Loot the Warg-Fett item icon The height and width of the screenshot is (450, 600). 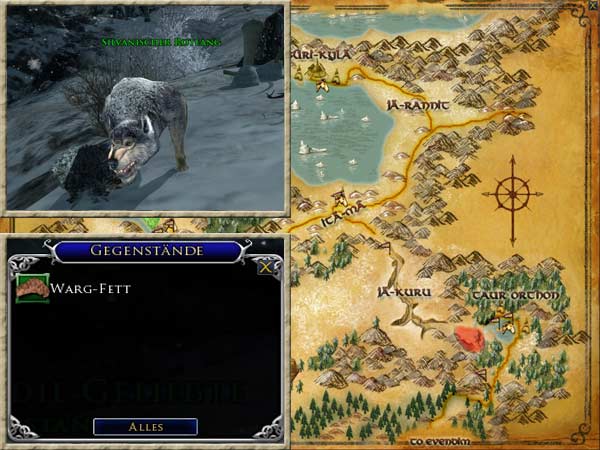pos(33,288)
